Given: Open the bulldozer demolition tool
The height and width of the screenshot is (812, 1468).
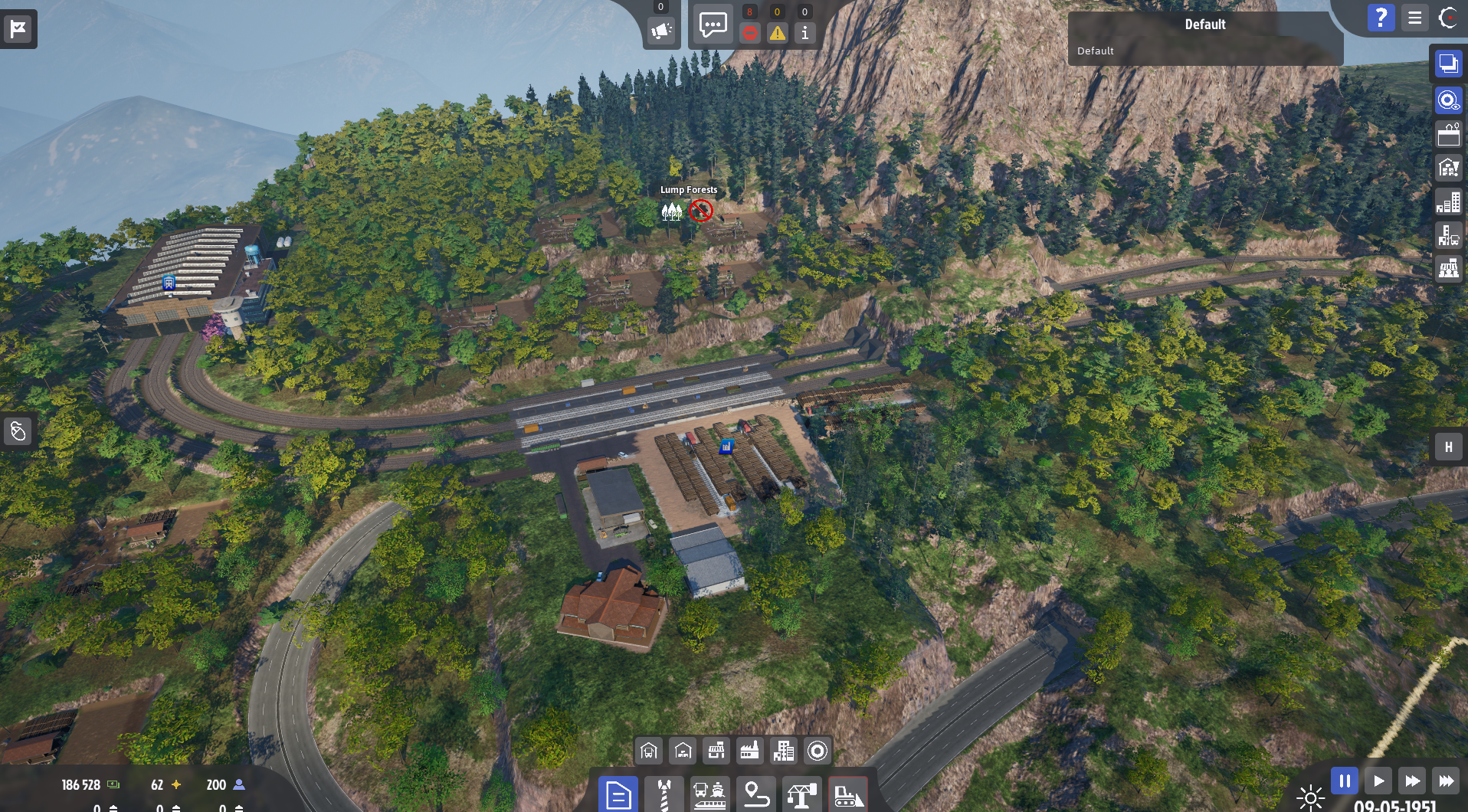Looking at the screenshot, I should pos(847,795).
